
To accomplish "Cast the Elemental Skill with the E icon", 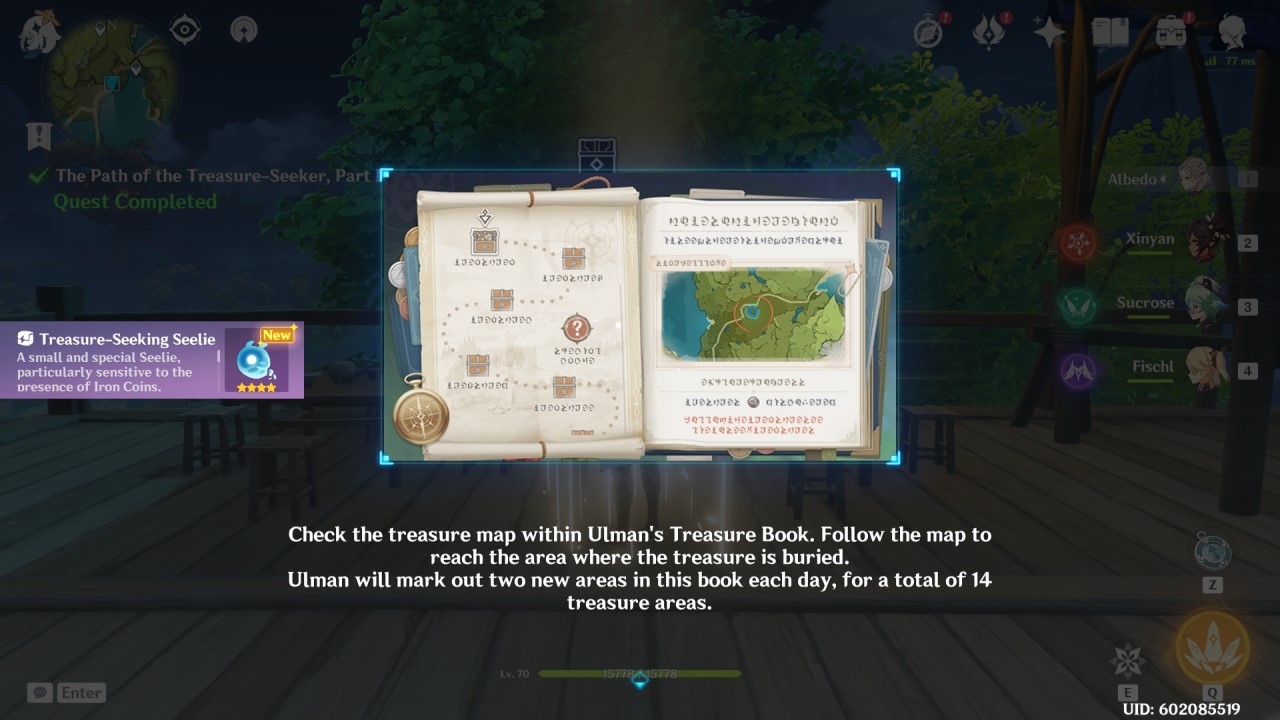I will click(x=1130, y=660).
